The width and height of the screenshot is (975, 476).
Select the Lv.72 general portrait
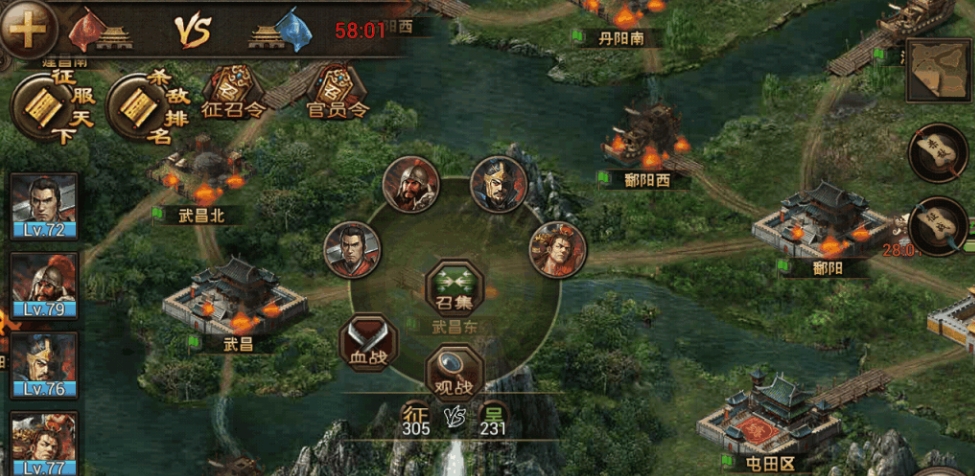43,206
